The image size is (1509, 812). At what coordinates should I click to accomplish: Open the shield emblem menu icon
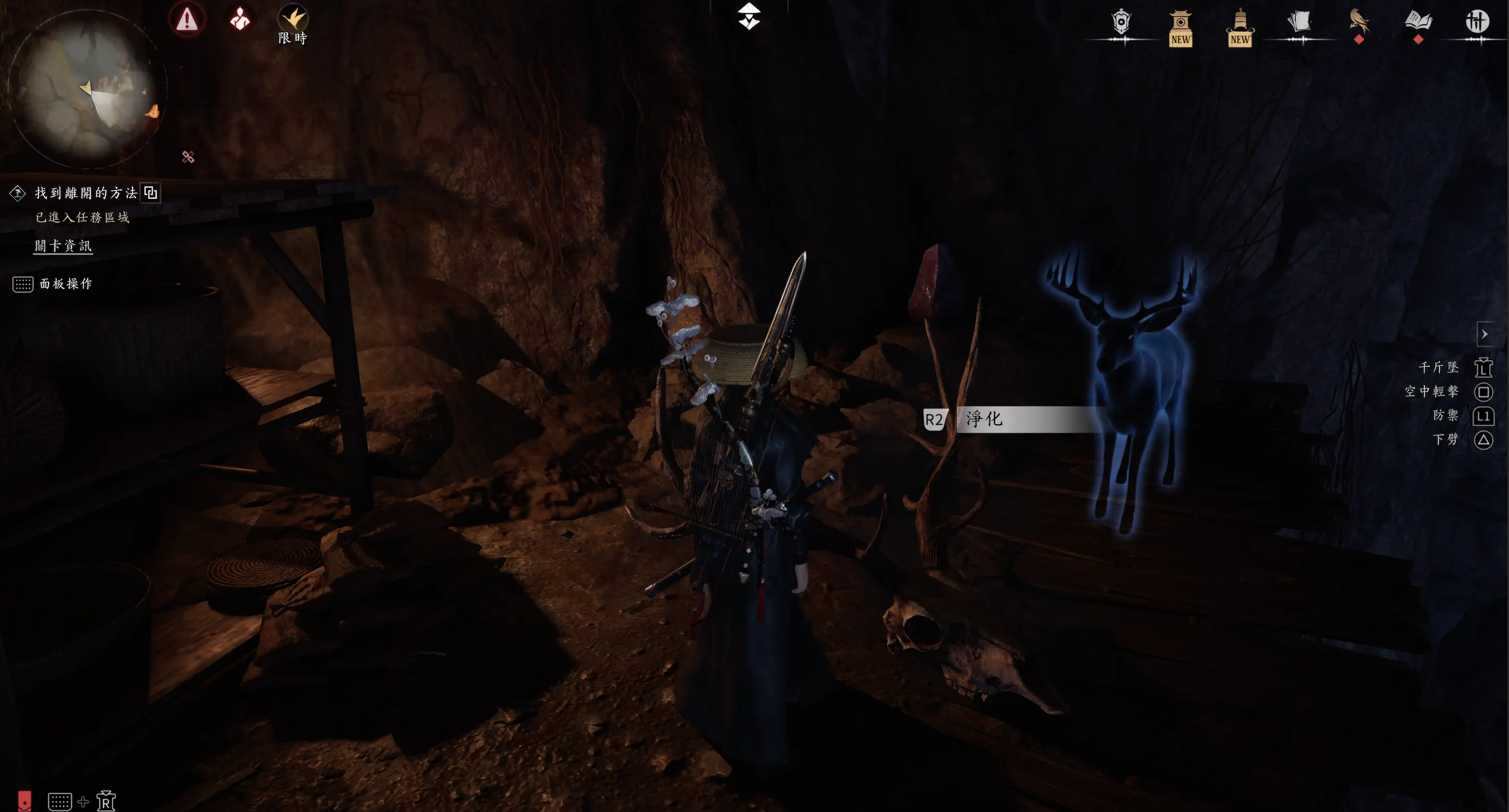click(1121, 23)
